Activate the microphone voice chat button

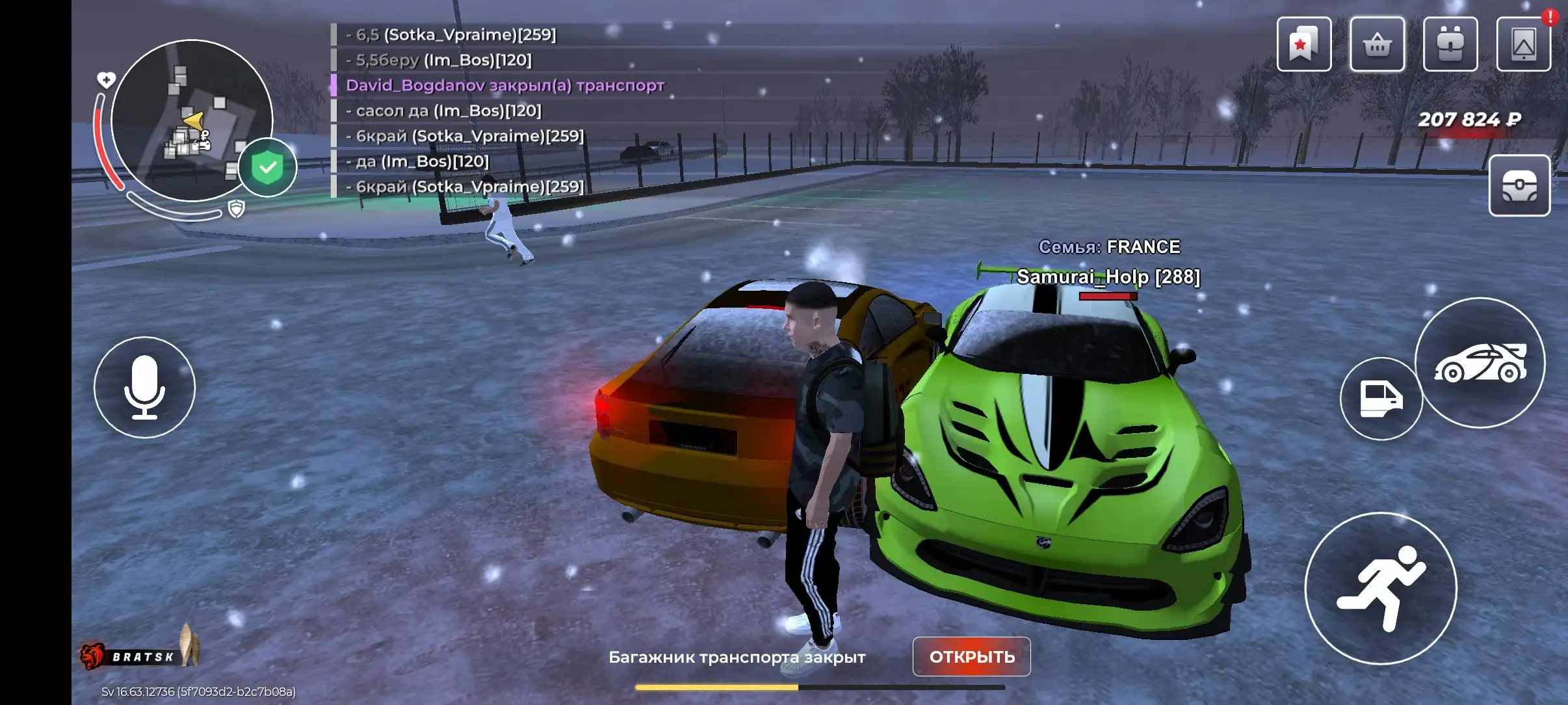click(144, 387)
